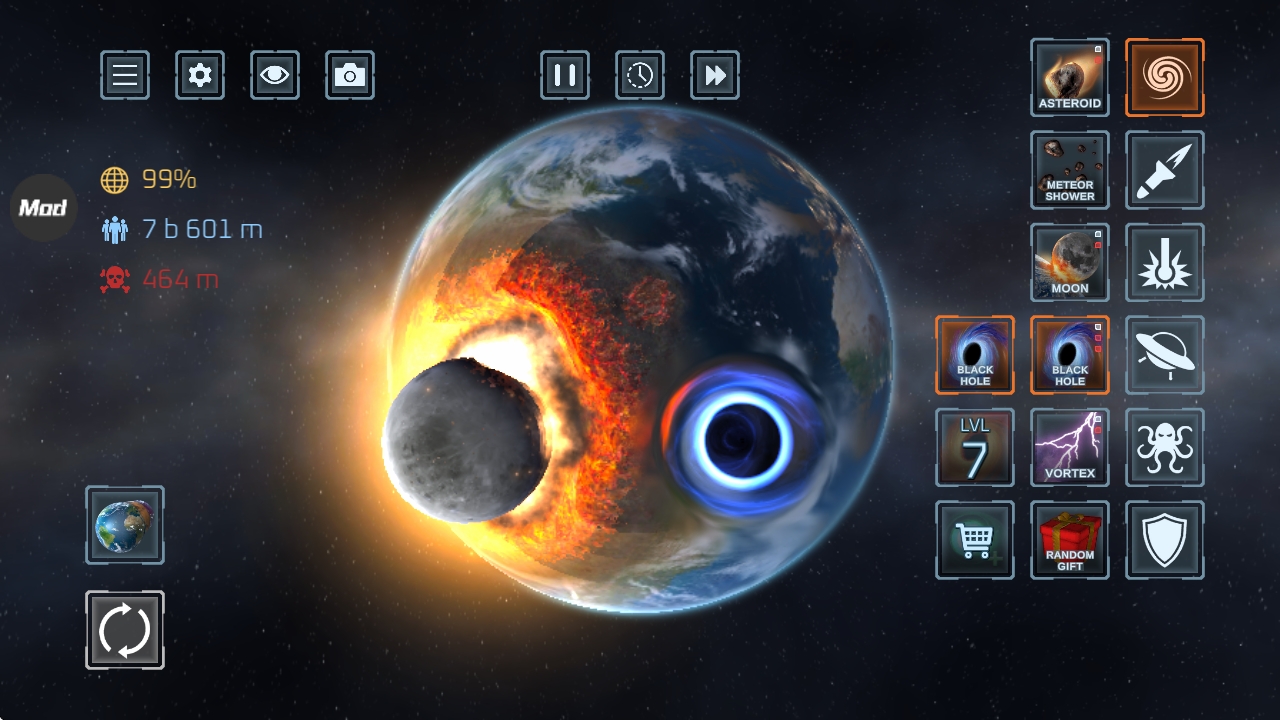Fast-forward the simulation
1280x720 pixels.
tap(715, 75)
